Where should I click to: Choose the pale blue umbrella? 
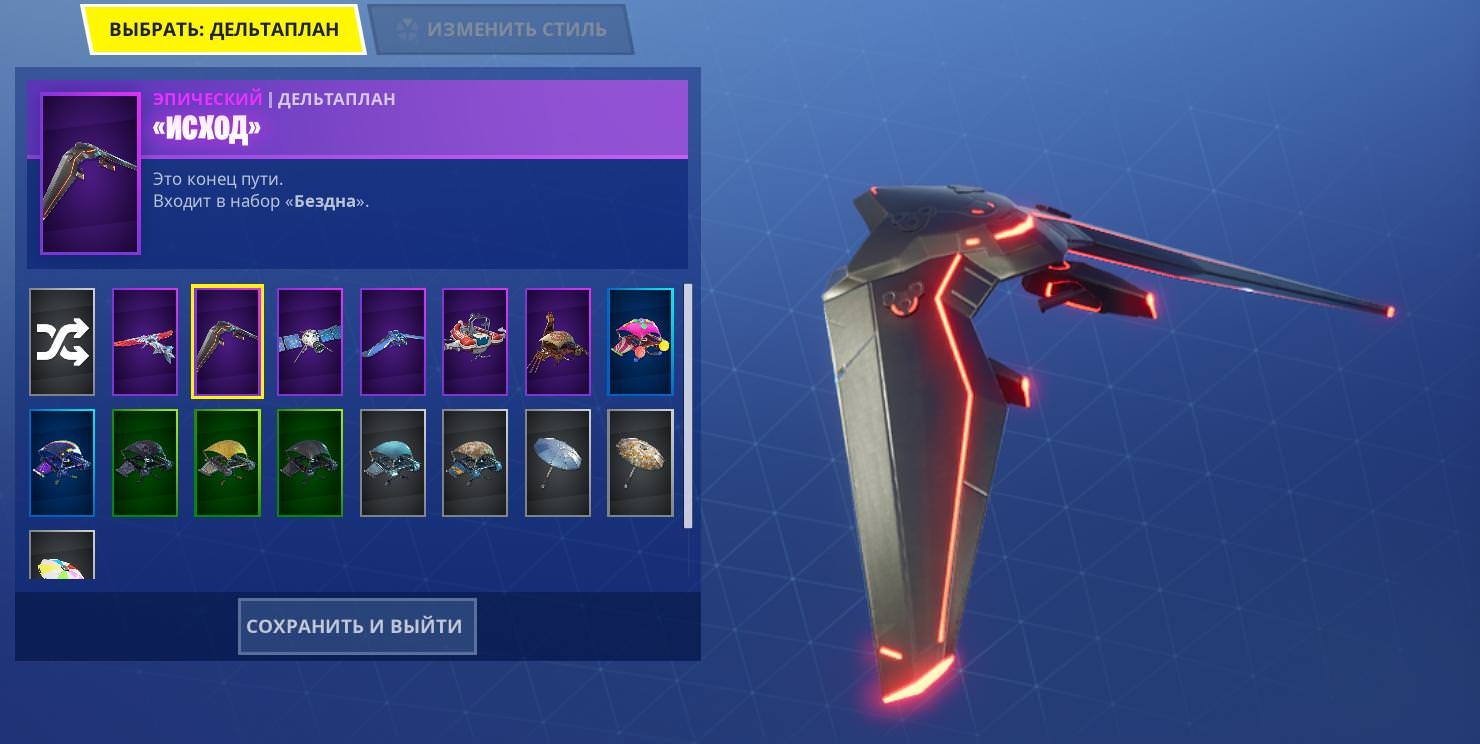point(558,463)
